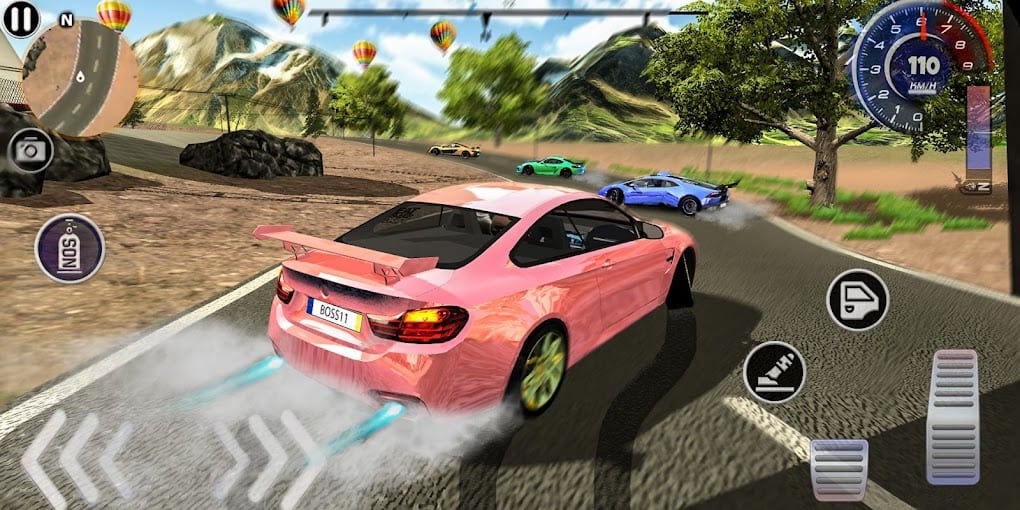Pause the game
The height and width of the screenshot is (510, 1020).
[21, 19]
